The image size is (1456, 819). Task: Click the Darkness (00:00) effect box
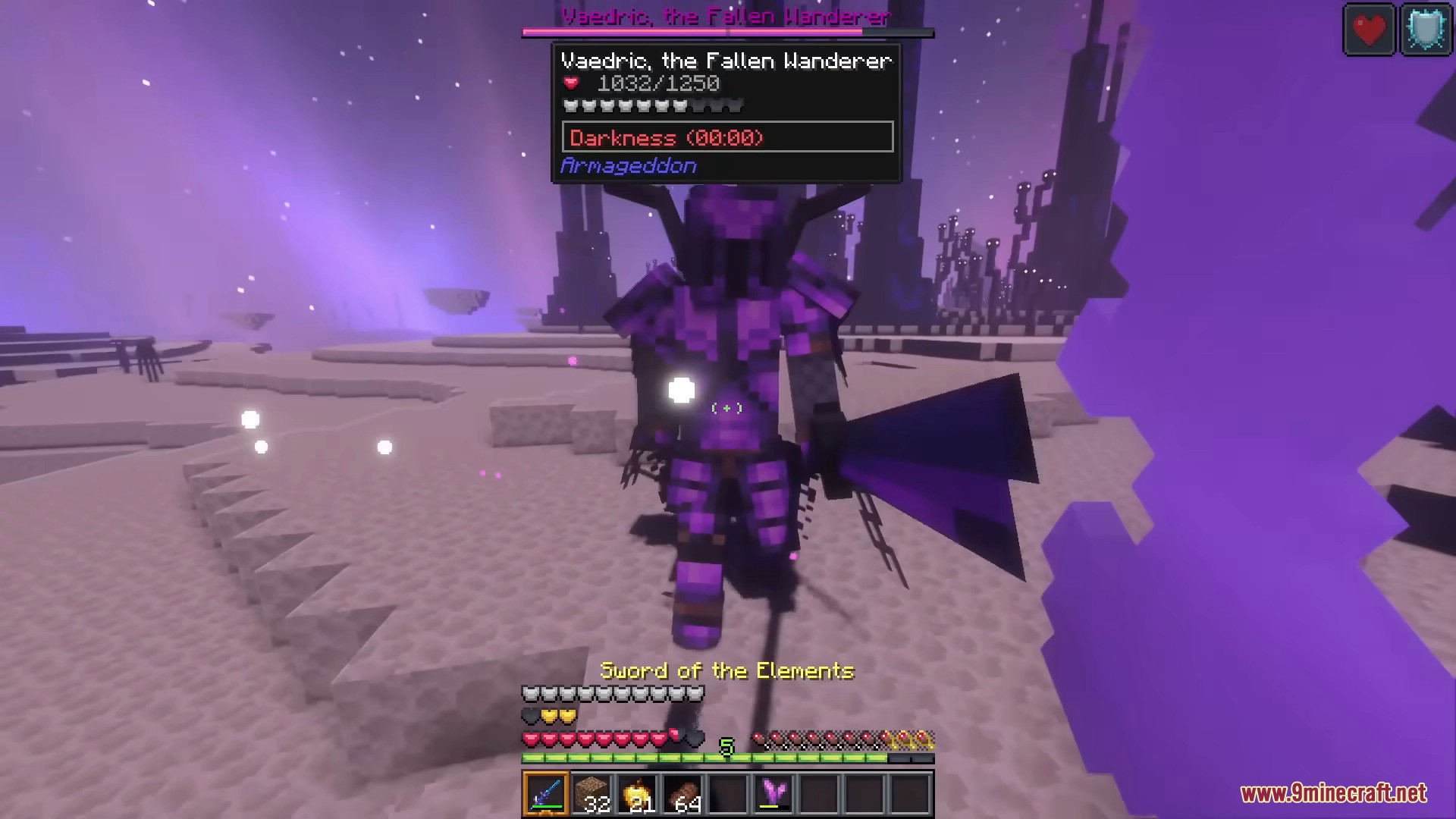726,137
